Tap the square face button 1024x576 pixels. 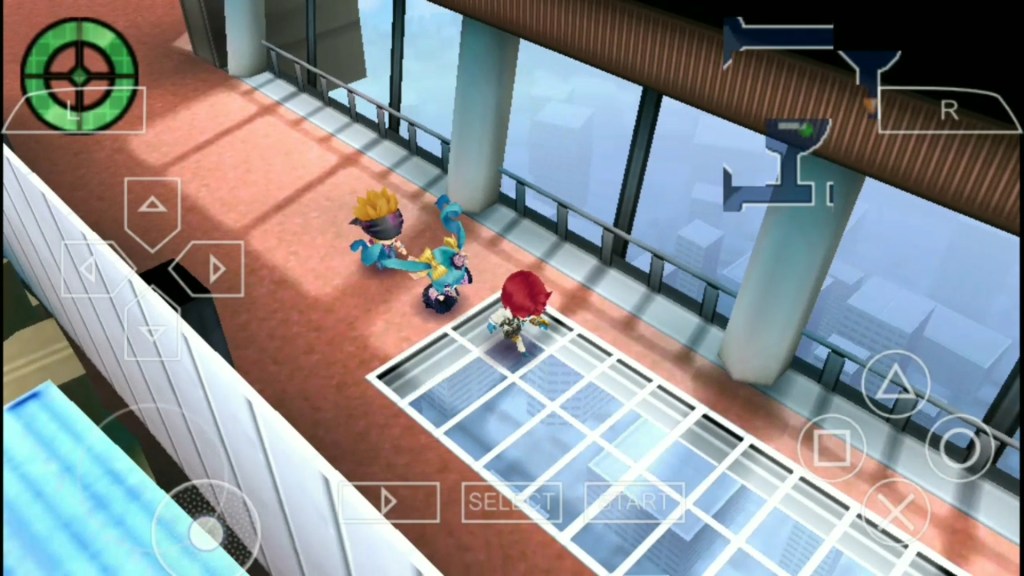click(x=832, y=447)
